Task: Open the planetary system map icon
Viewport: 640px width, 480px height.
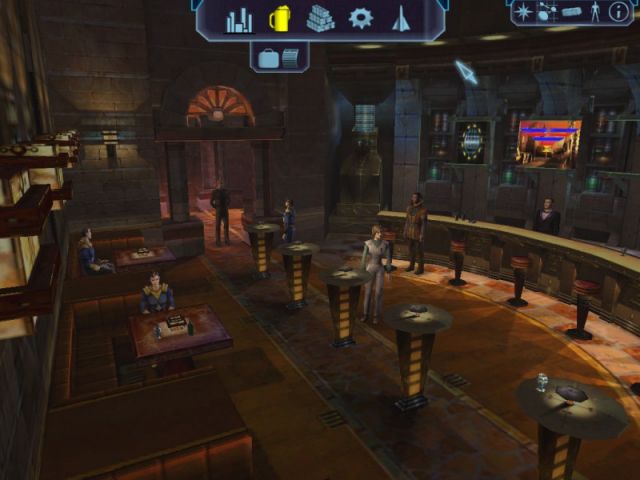Action: (547, 13)
